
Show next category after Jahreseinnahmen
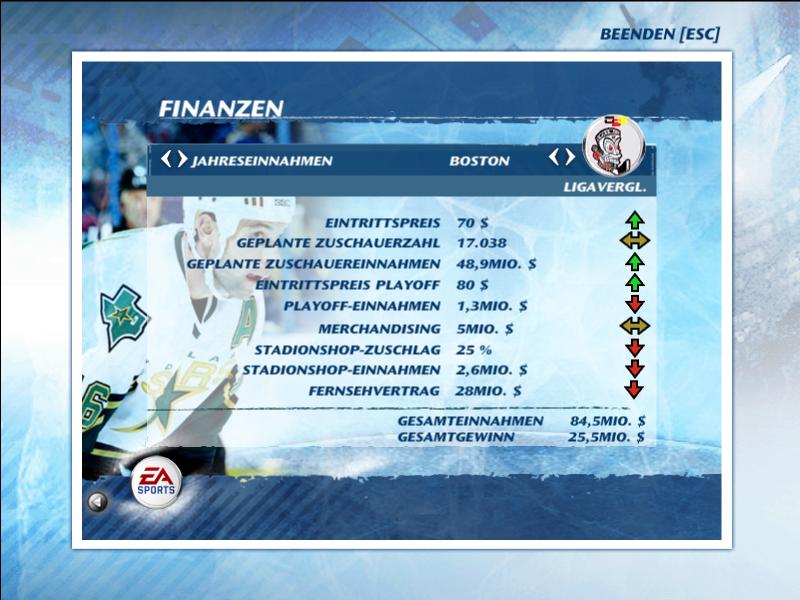point(181,158)
